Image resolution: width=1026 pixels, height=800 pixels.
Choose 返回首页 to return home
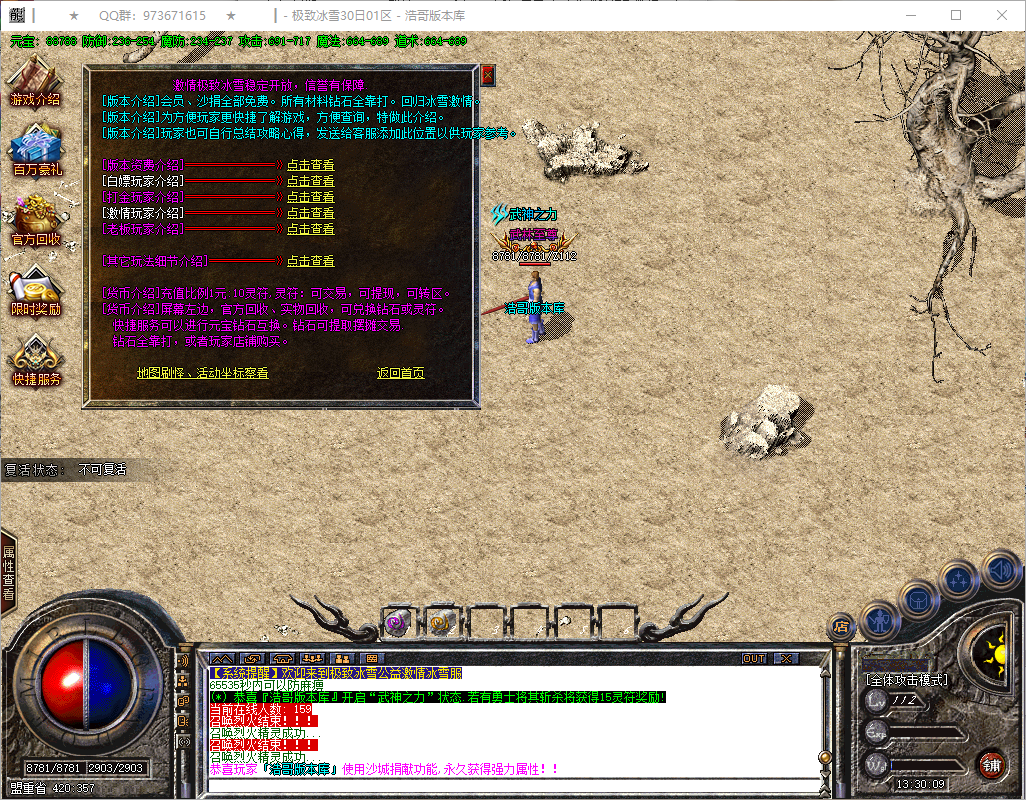tap(400, 373)
